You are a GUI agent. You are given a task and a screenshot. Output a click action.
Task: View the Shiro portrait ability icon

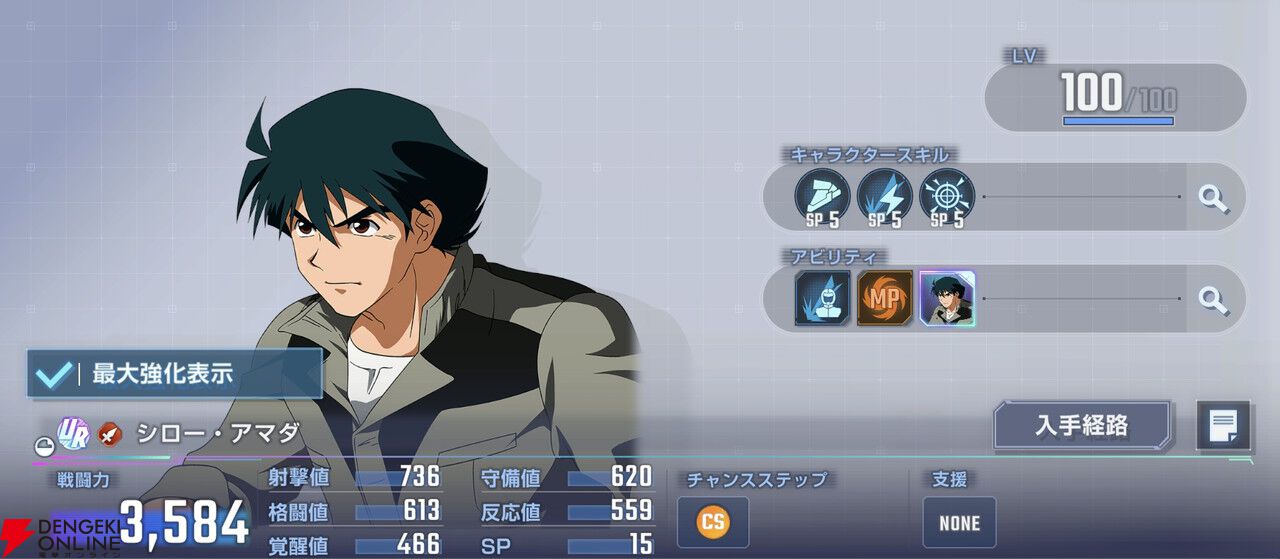(x=947, y=298)
